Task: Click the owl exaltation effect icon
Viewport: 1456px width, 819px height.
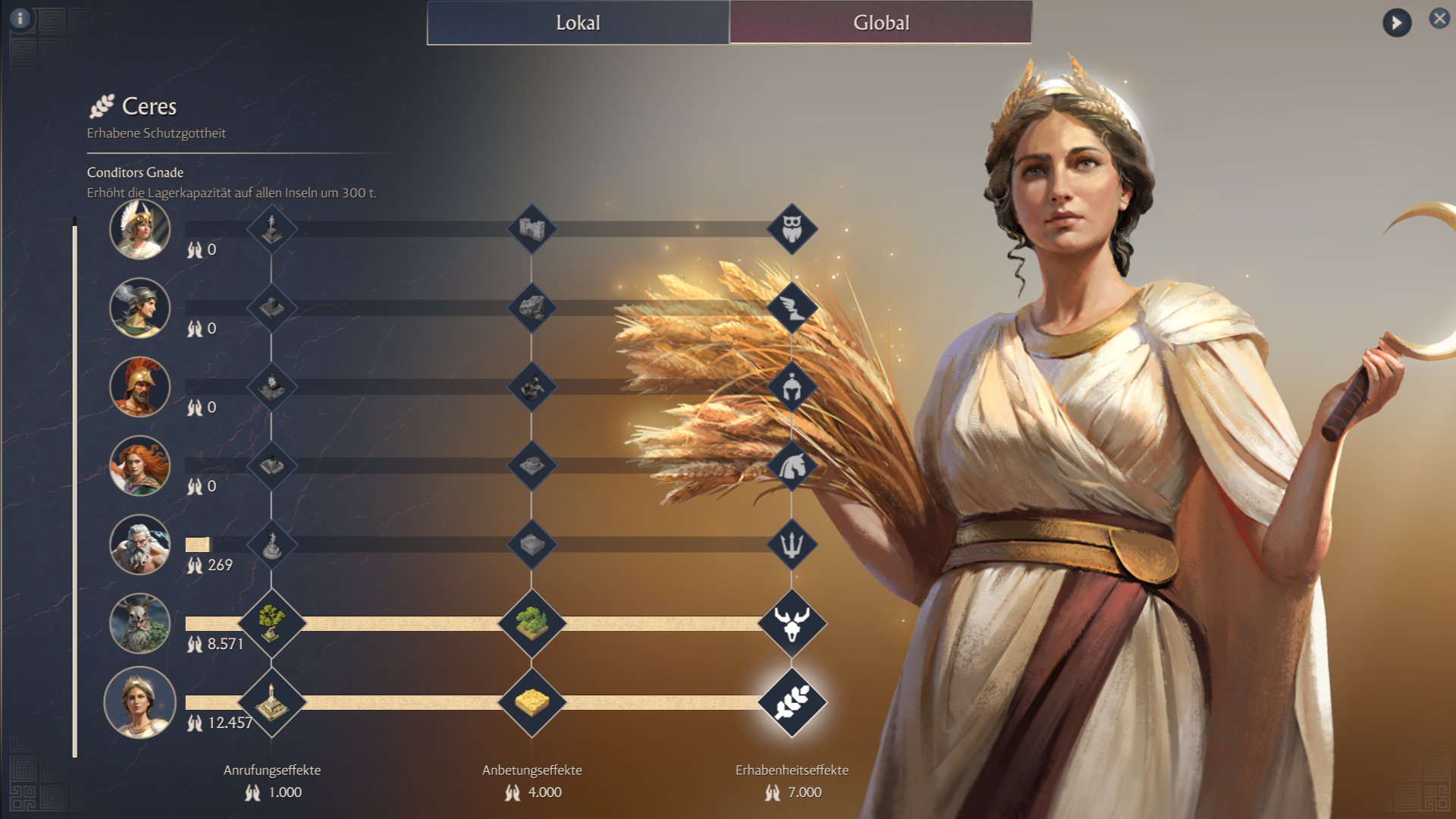Action: tap(792, 229)
